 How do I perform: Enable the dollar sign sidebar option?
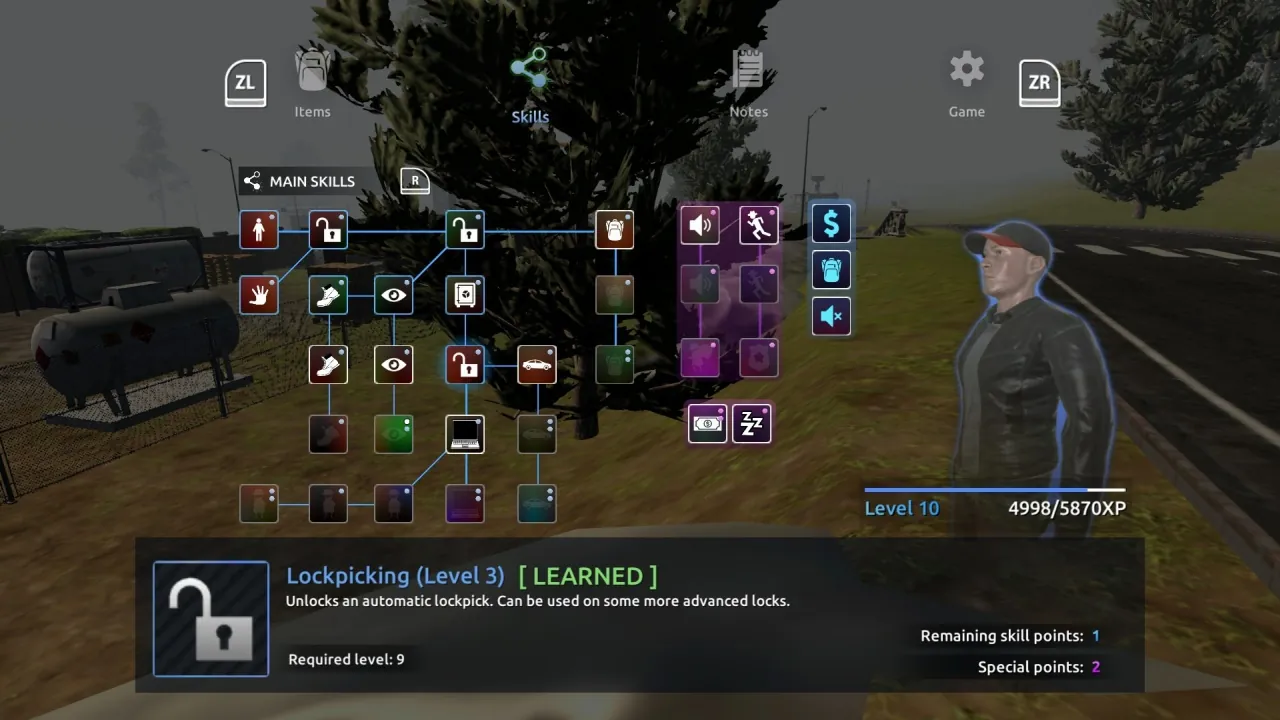(831, 223)
